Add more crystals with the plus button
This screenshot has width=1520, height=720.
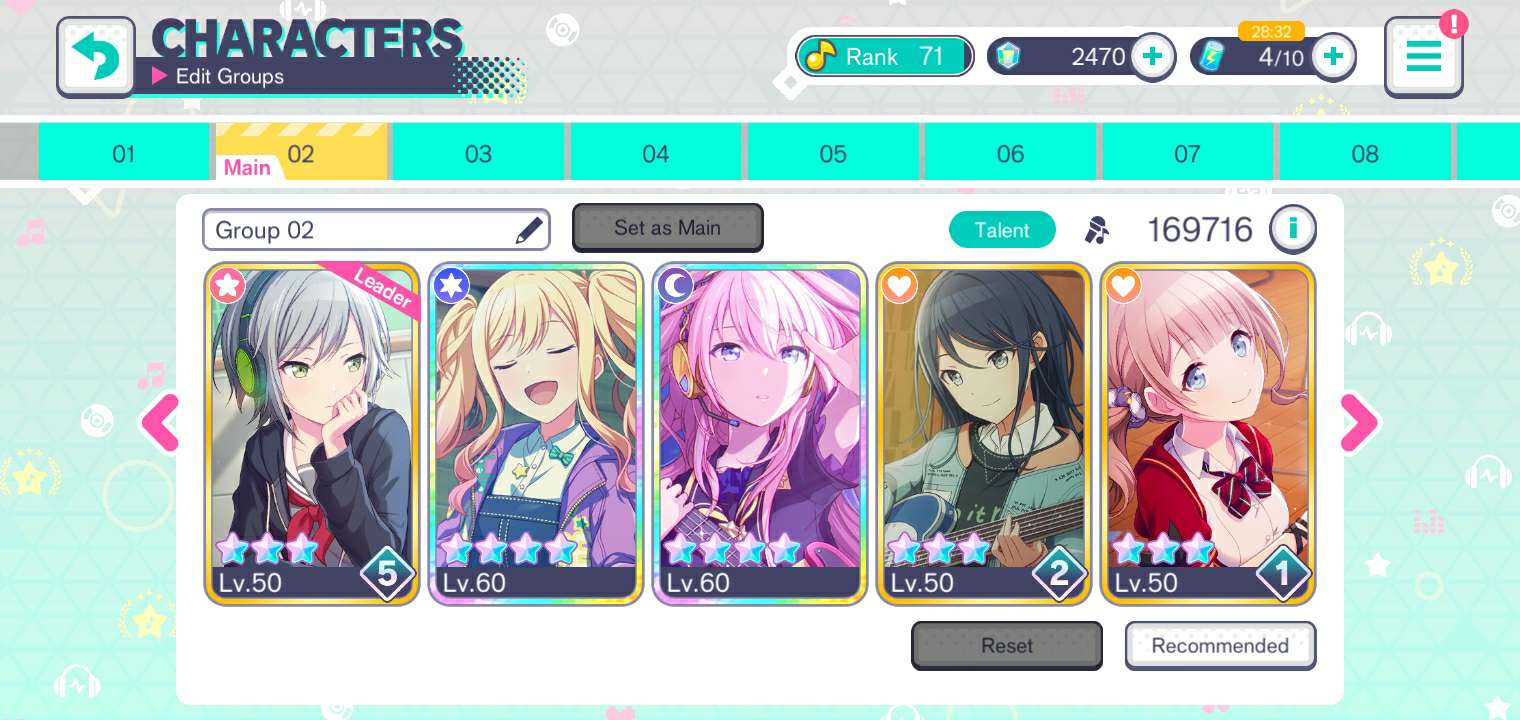click(x=1152, y=57)
